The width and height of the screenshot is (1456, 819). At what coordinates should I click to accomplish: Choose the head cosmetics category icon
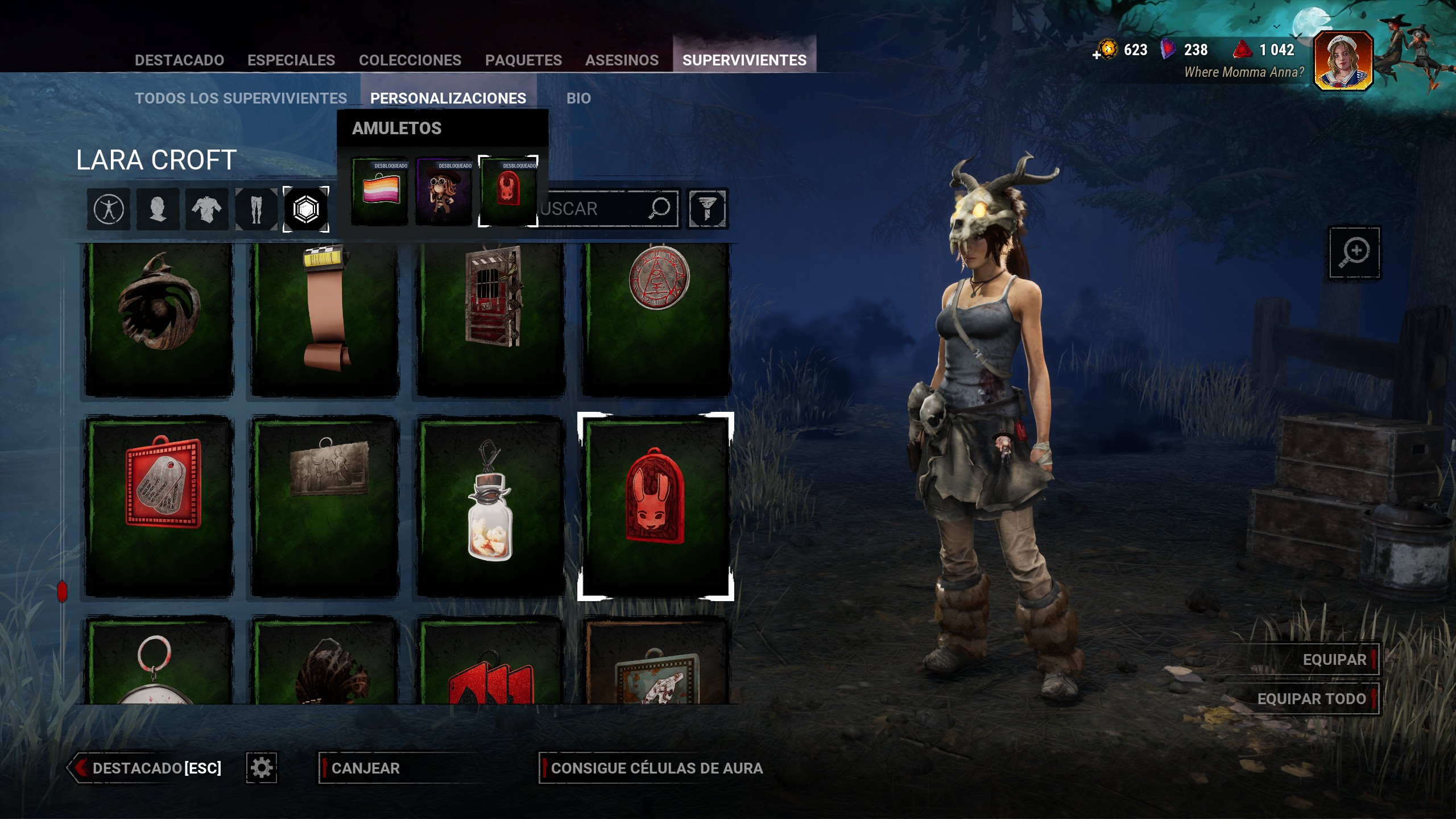(158, 209)
